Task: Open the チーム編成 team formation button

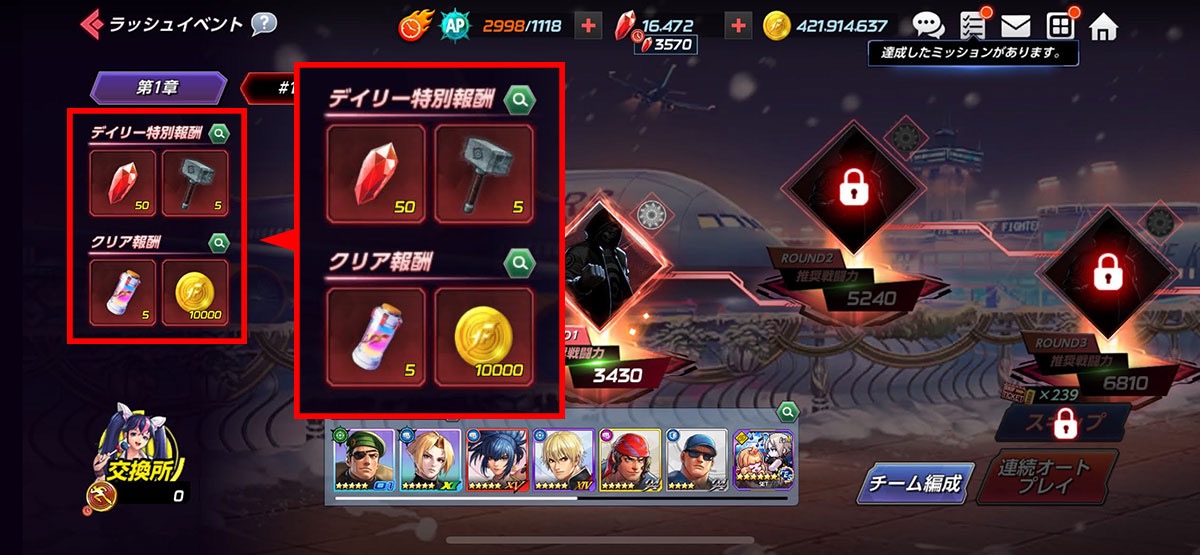Action: (914, 485)
